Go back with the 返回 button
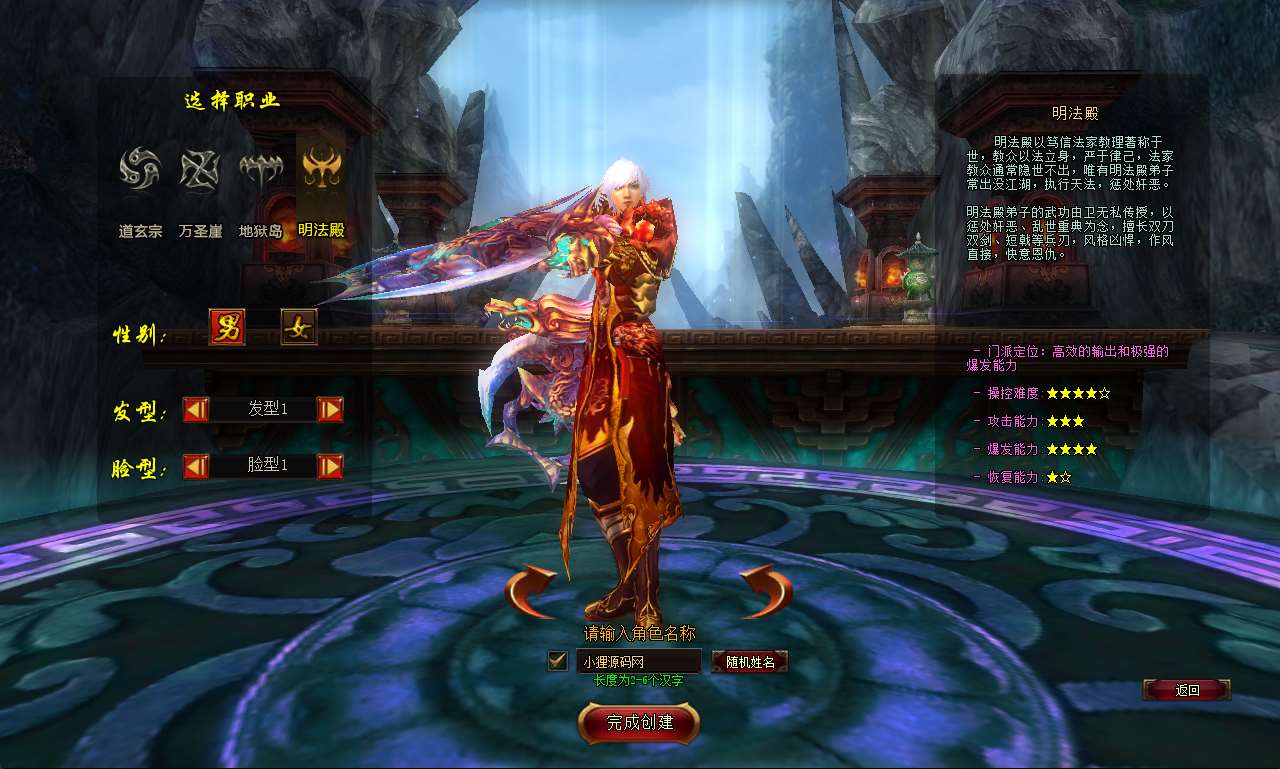This screenshot has width=1280, height=769. [1186, 690]
